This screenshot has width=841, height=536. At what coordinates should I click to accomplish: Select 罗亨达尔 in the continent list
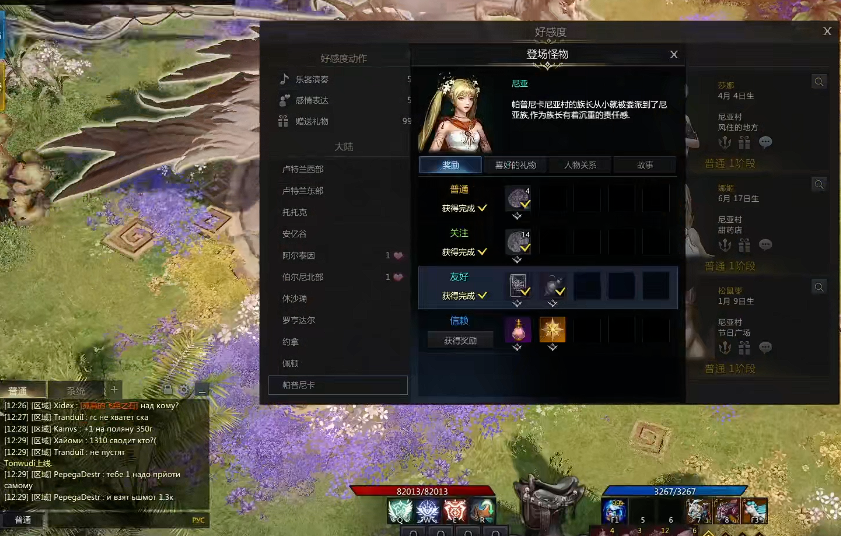click(299, 320)
